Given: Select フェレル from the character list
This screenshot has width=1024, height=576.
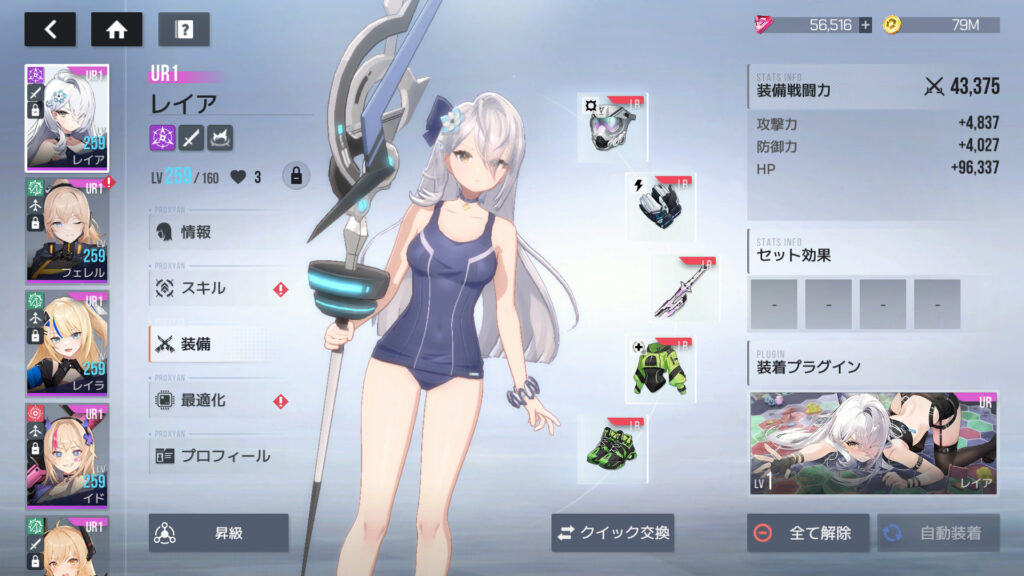Looking at the screenshot, I should [67, 231].
